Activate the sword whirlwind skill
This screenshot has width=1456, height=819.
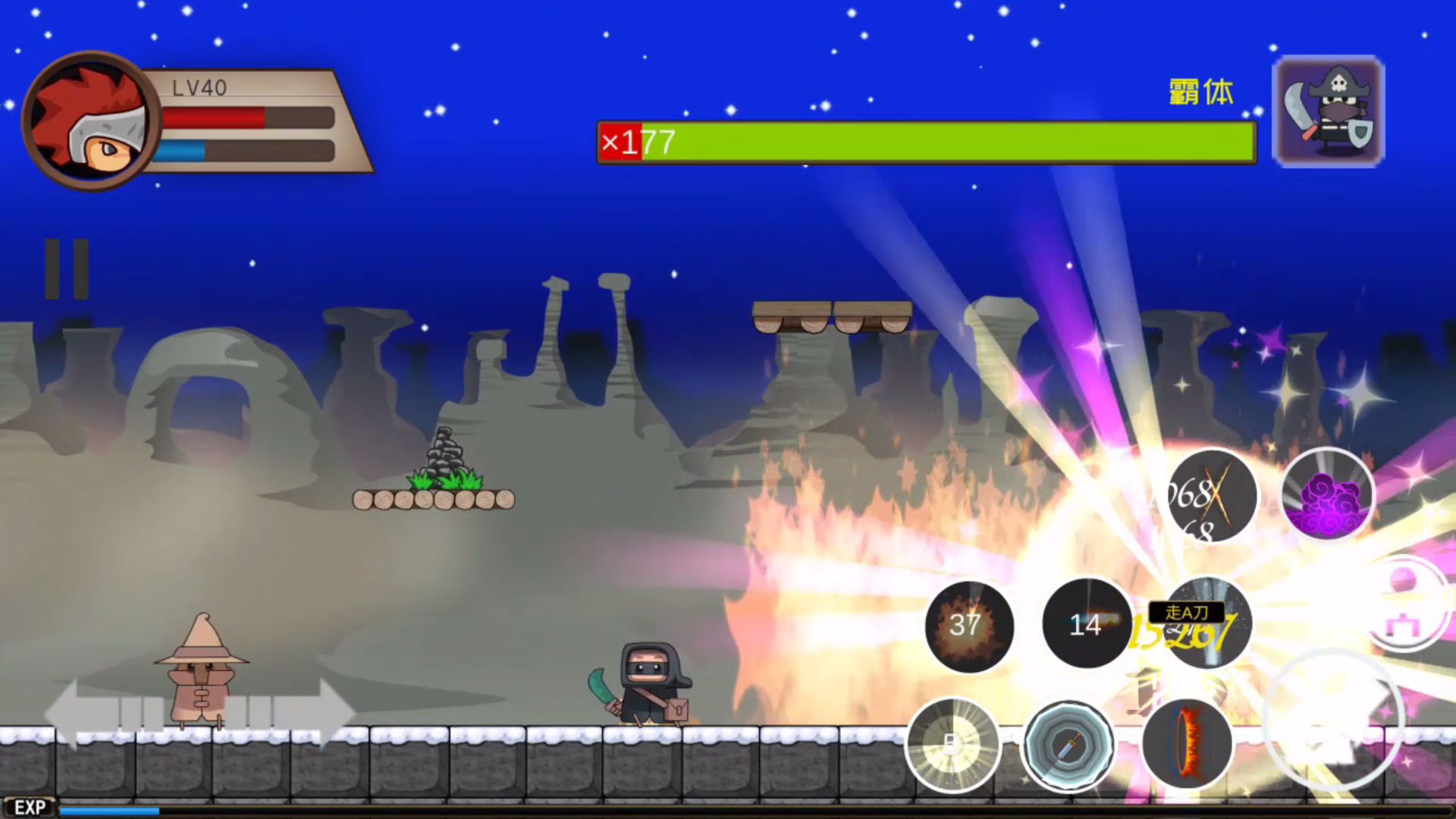(1068, 746)
